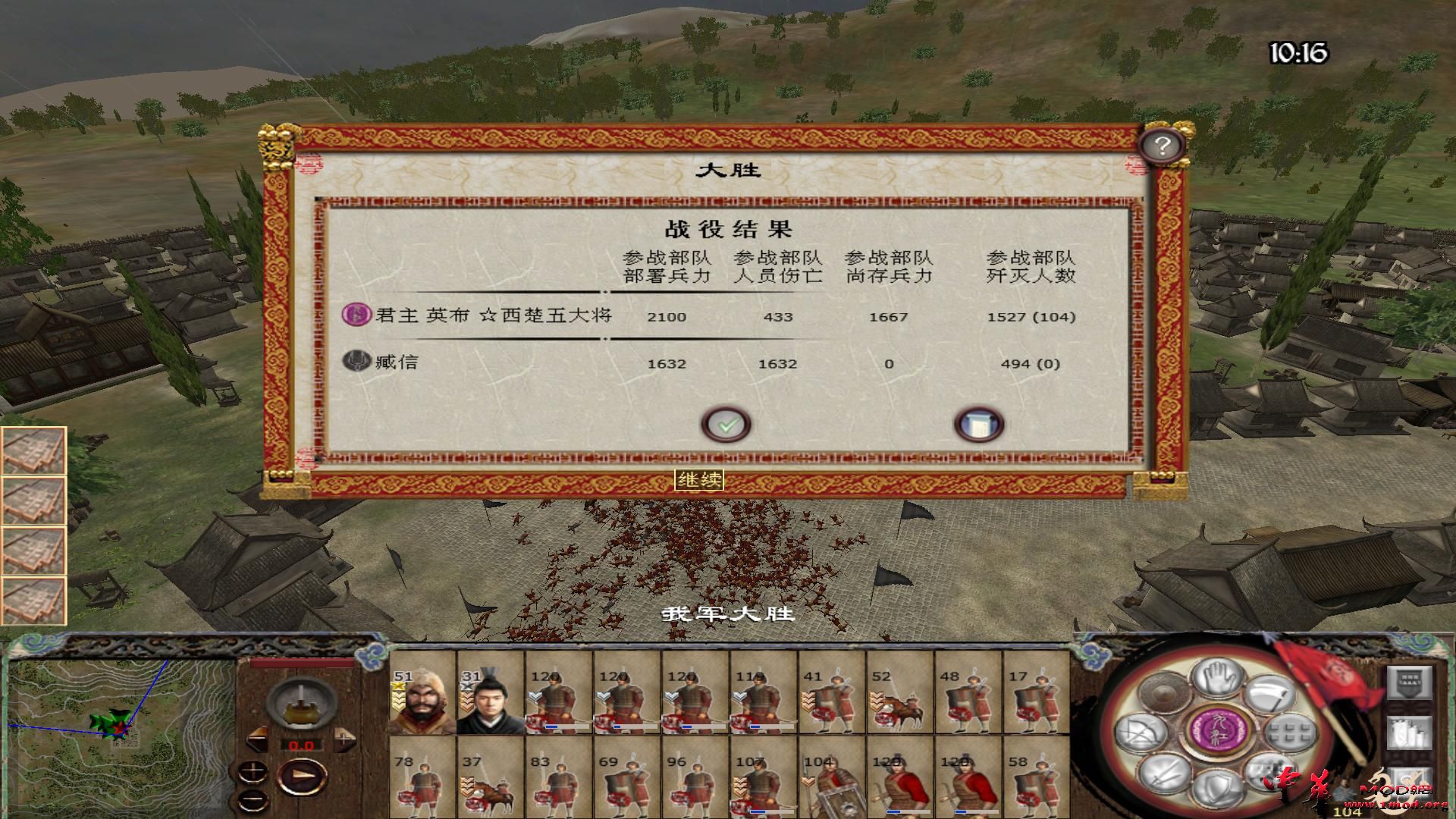Click the plus arrow to increase battle speed
Image resolution: width=1456 pixels, height=819 pixels.
(345, 739)
